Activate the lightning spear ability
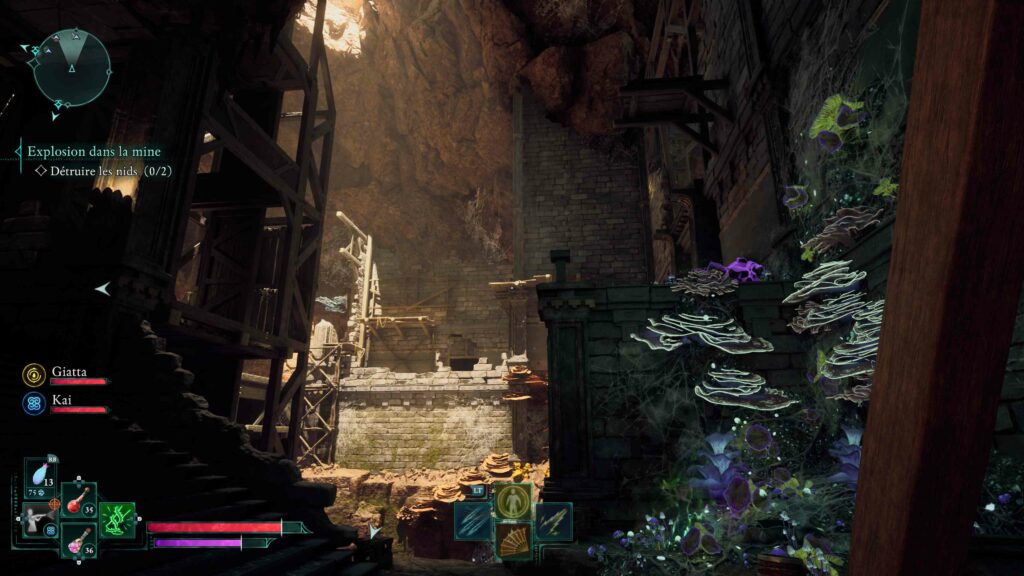1024x576 pixels. (553, 520)
